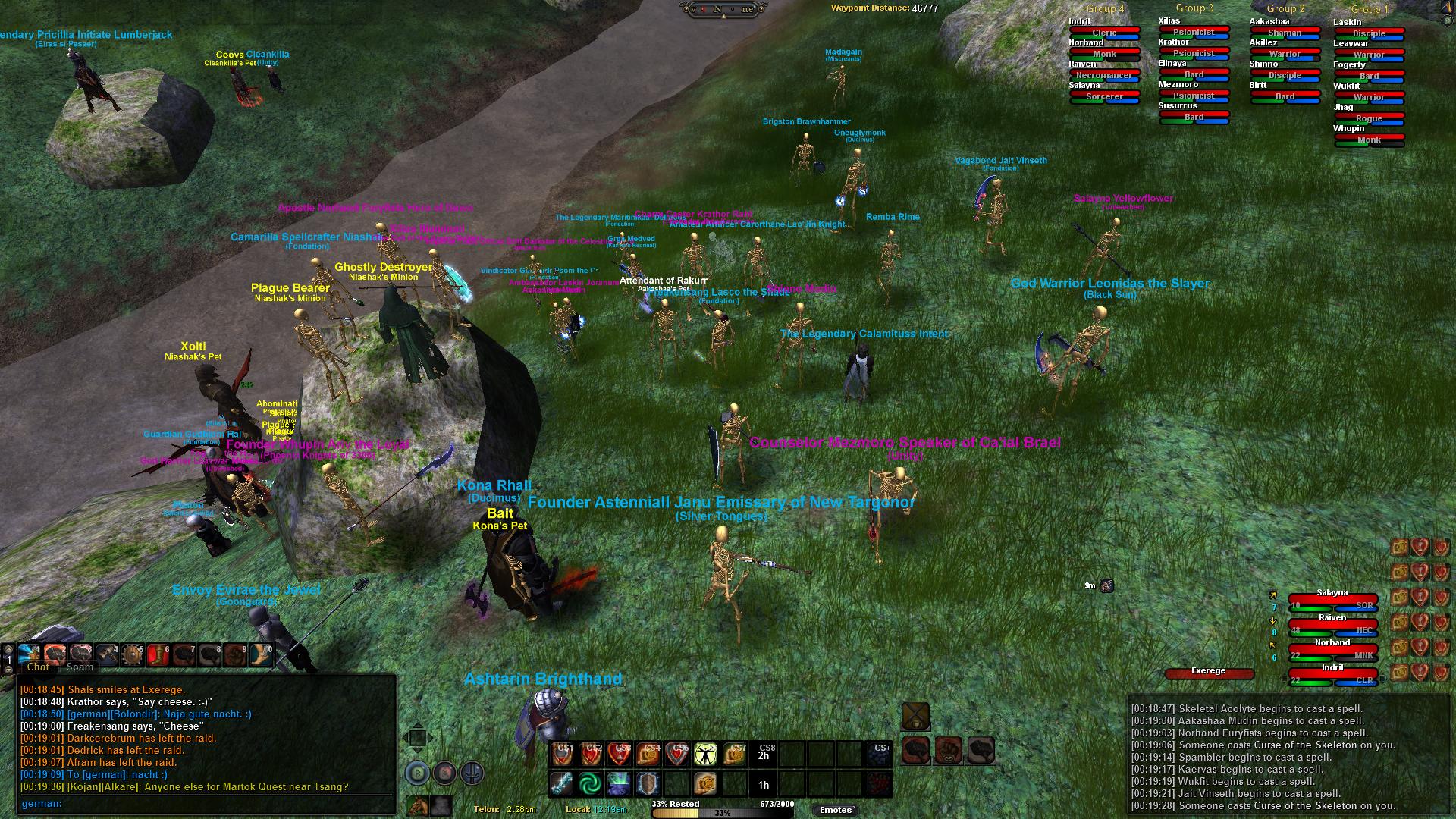Activate the red boot ability in slot 6

(x=158, y=654)
